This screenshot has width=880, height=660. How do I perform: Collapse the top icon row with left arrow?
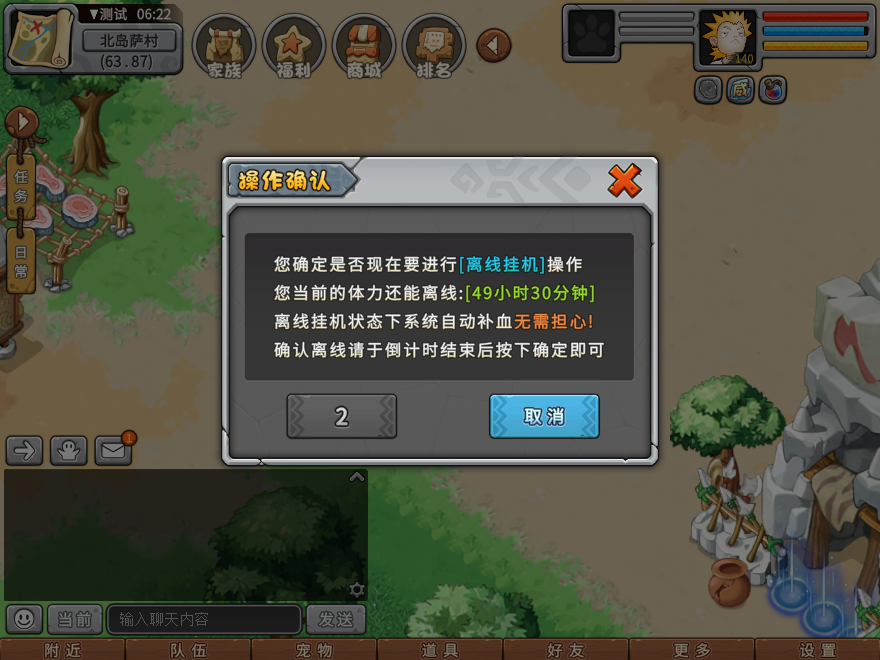(493, 45)
